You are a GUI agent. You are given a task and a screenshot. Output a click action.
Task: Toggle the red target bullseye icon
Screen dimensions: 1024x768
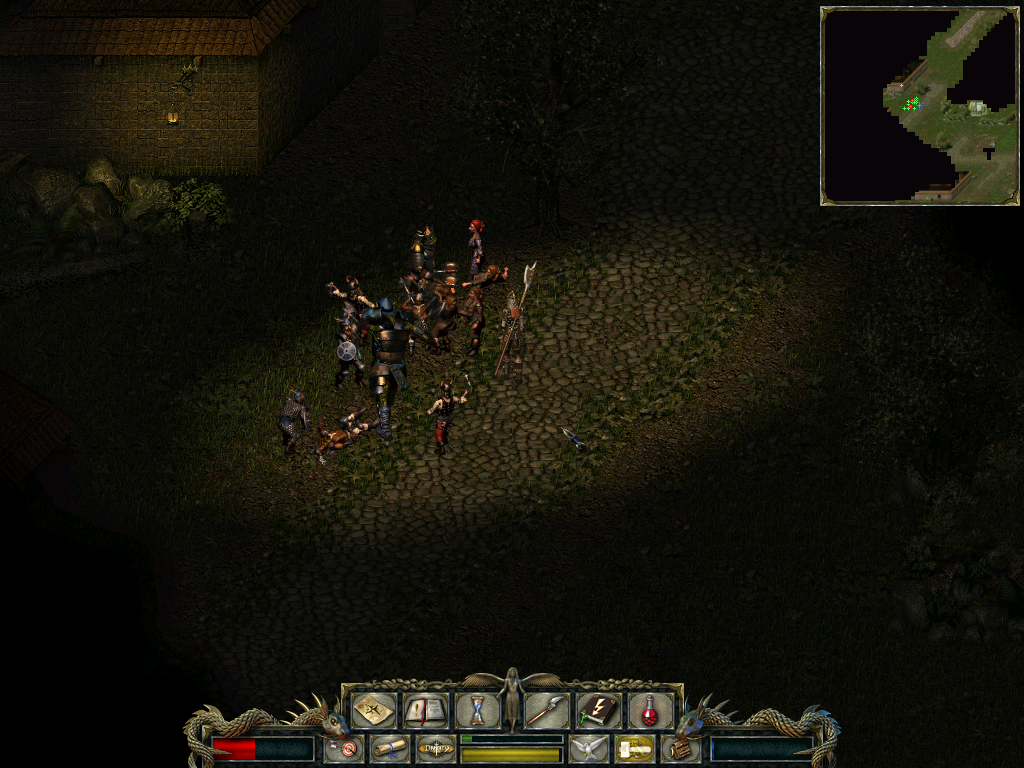click(x=345, y=748)
